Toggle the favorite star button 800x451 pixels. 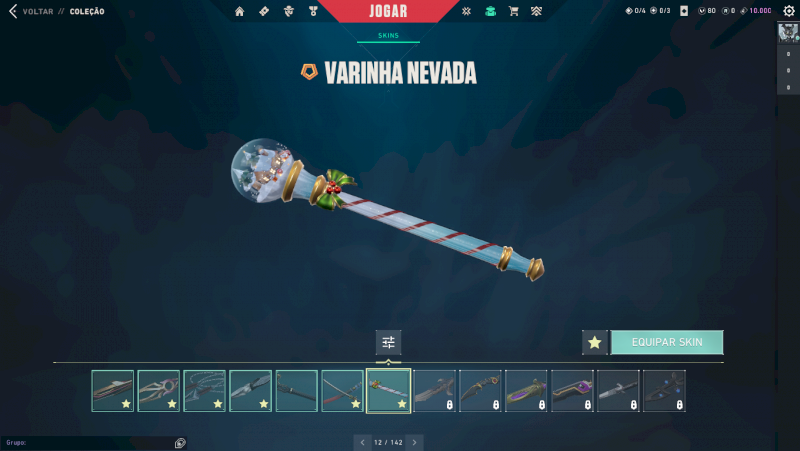coord(595,342)
